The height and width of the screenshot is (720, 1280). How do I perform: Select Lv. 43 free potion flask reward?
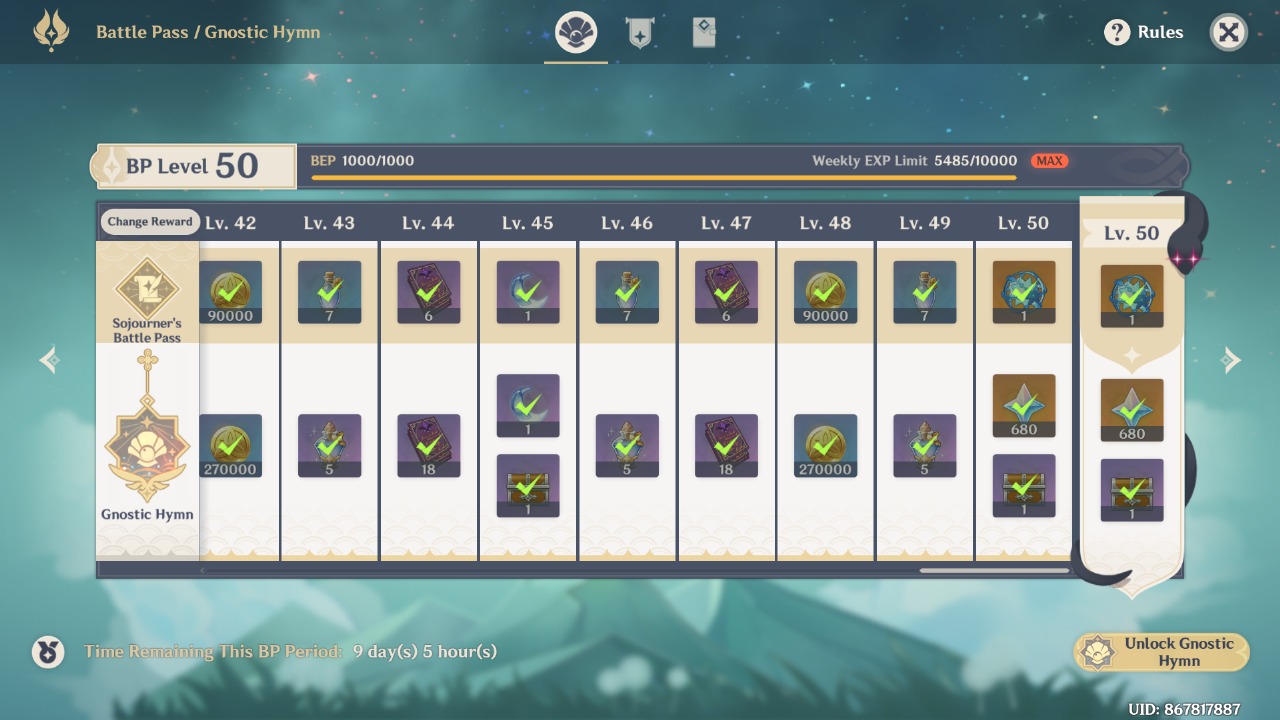tap(330, 292)
